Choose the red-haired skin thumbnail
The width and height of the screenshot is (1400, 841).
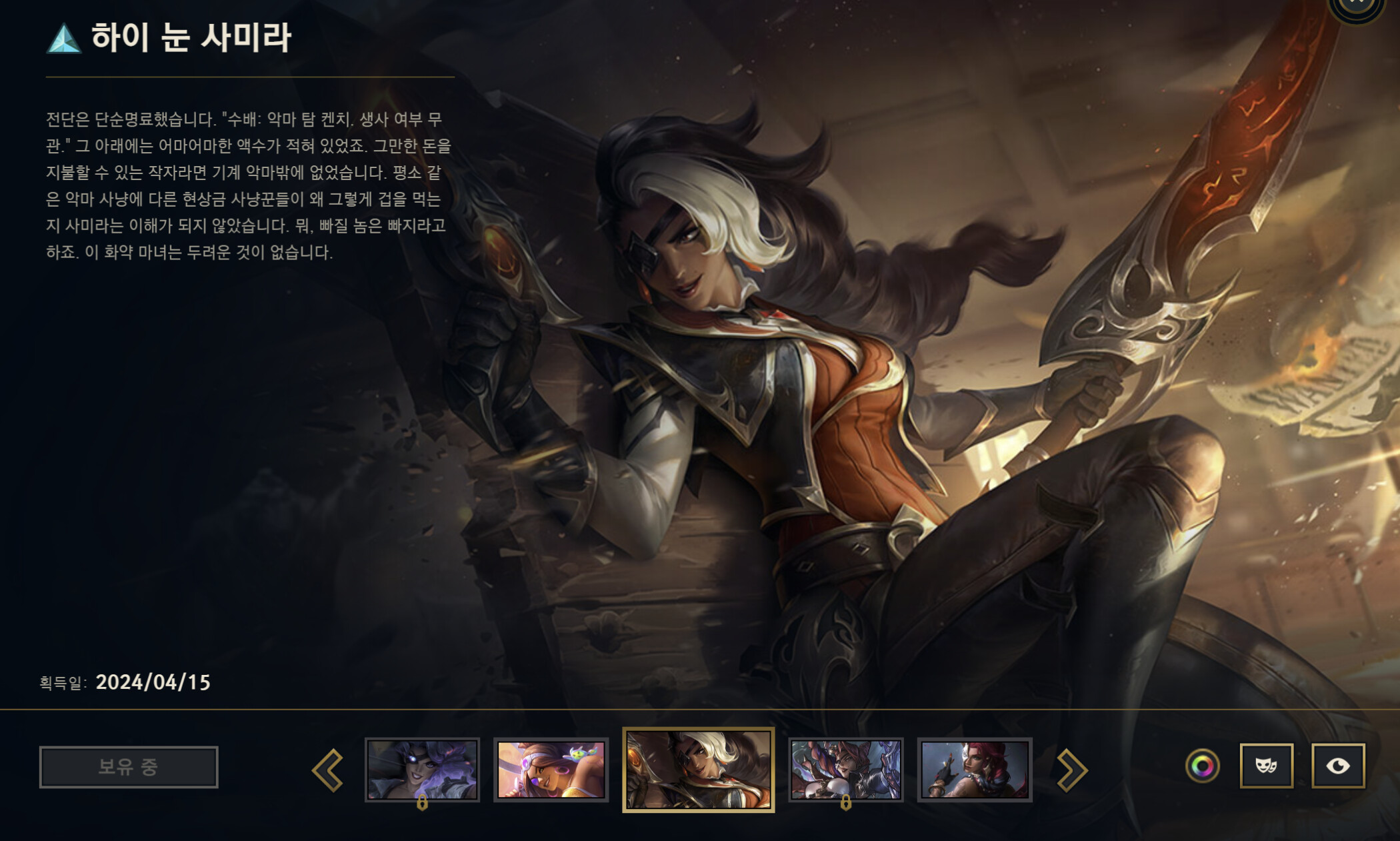pyautogui.click(x=974, y=770)
